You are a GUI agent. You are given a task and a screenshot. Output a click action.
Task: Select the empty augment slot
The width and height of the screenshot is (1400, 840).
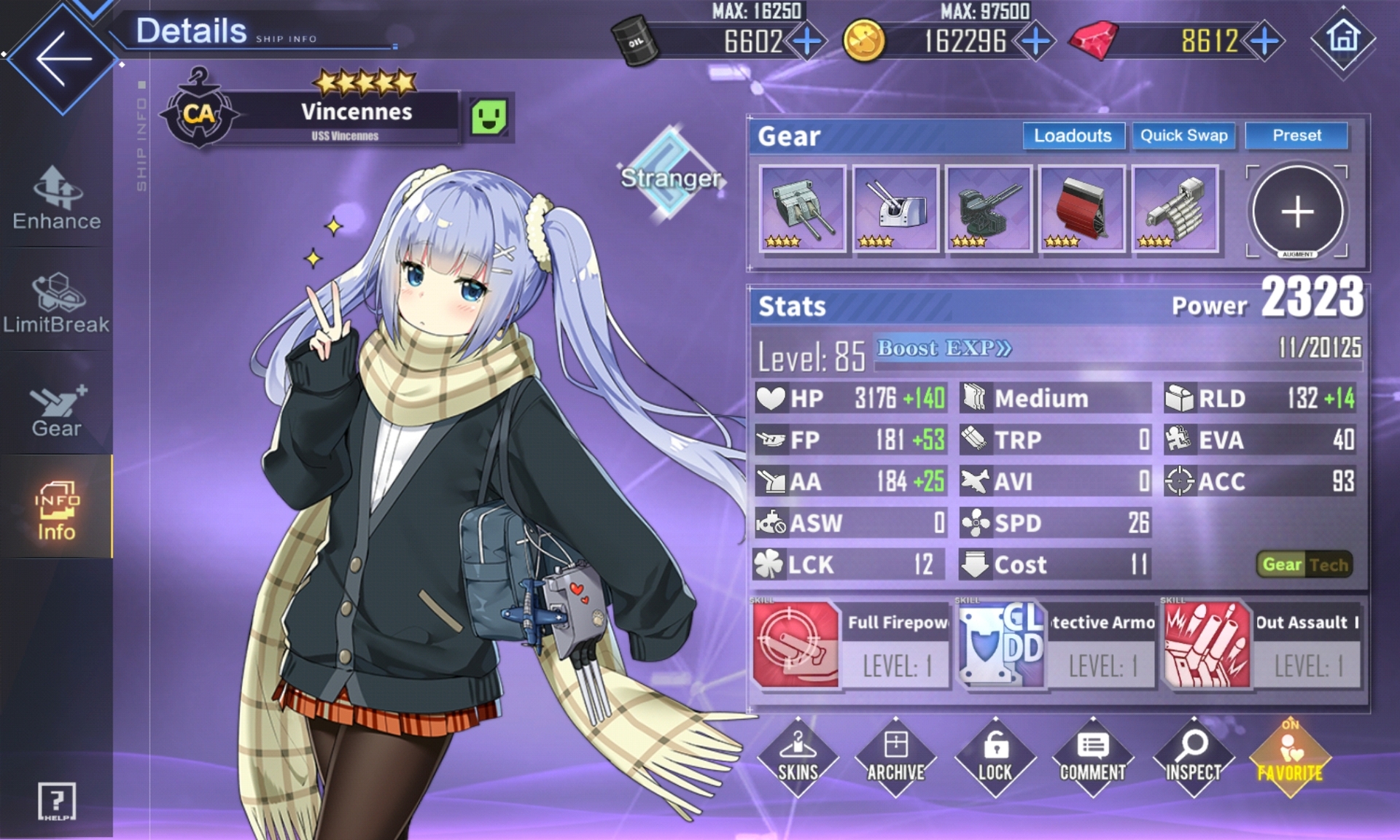(1297, 211)
